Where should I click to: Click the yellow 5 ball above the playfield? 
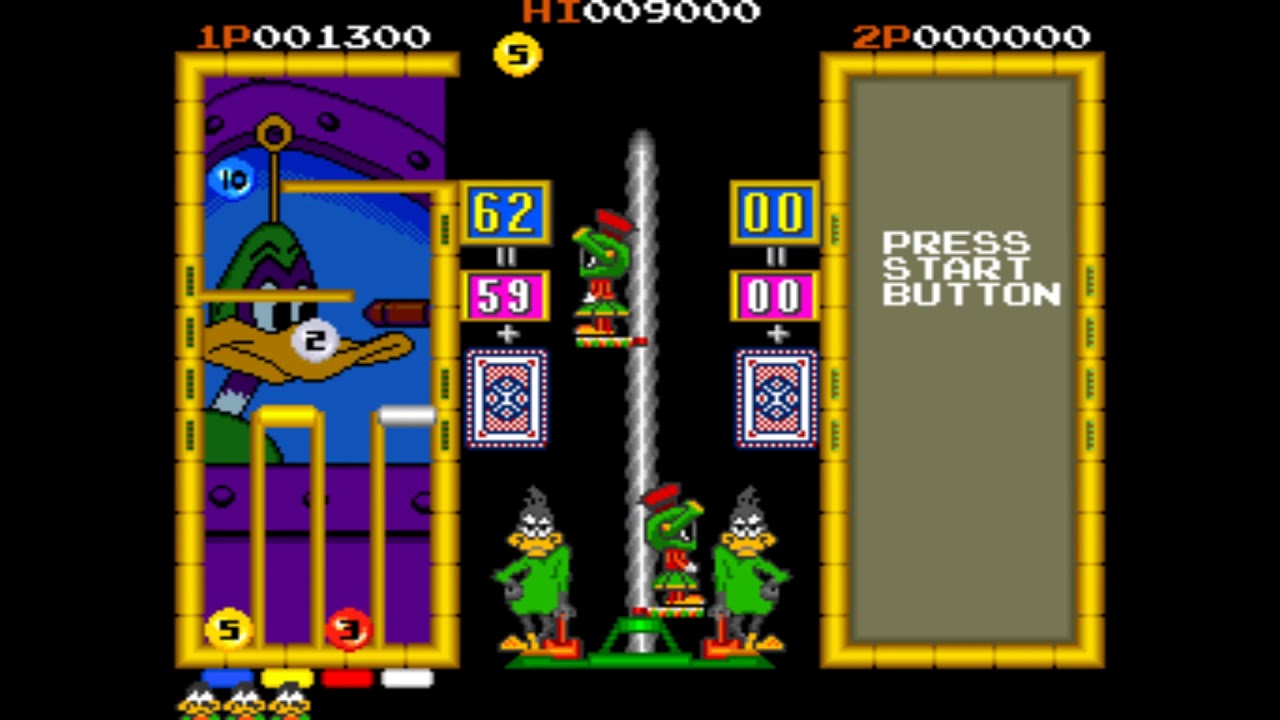[x=517, y=54]
